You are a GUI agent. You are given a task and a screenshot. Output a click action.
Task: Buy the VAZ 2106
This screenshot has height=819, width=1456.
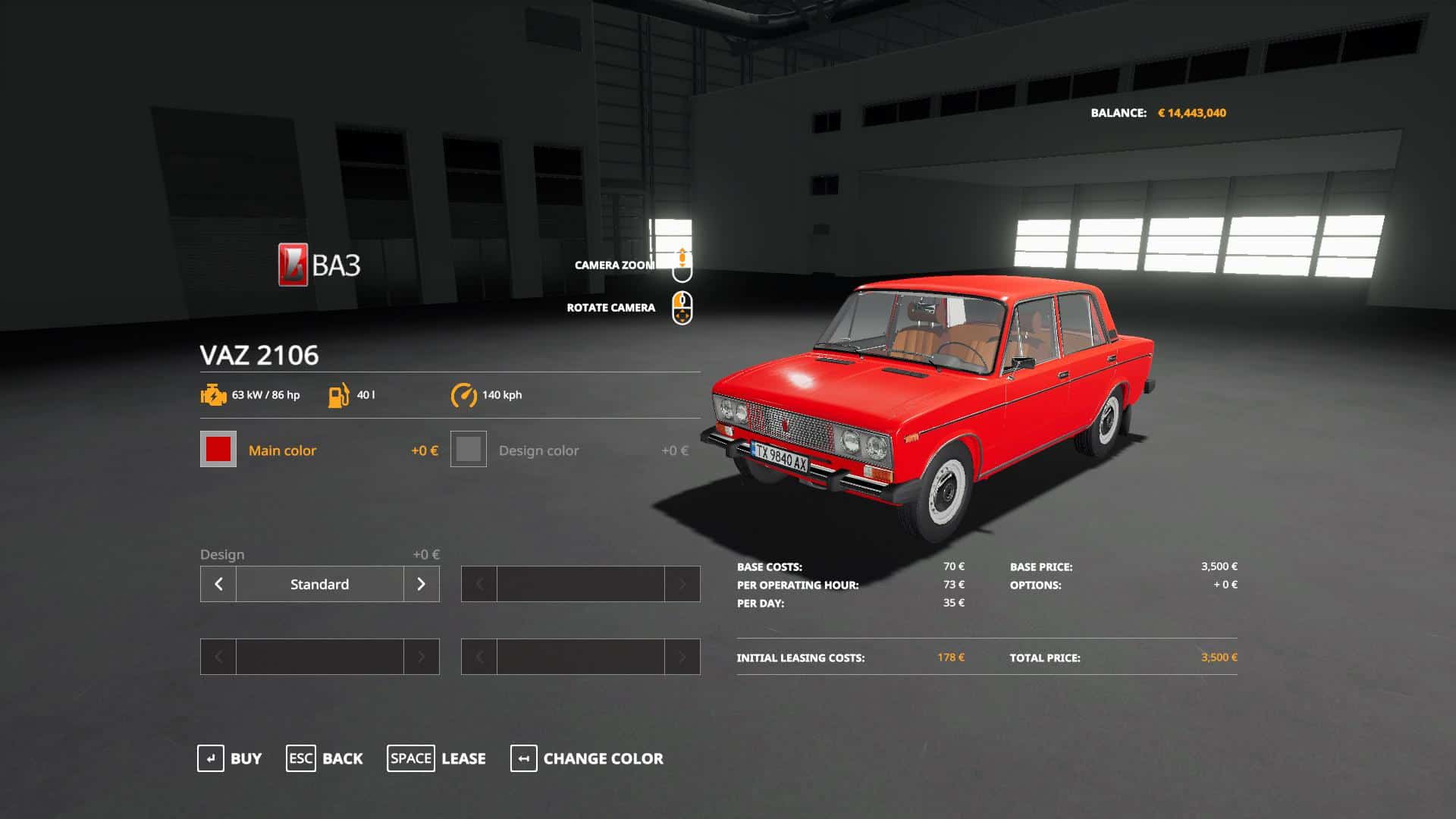coord(230,758)
